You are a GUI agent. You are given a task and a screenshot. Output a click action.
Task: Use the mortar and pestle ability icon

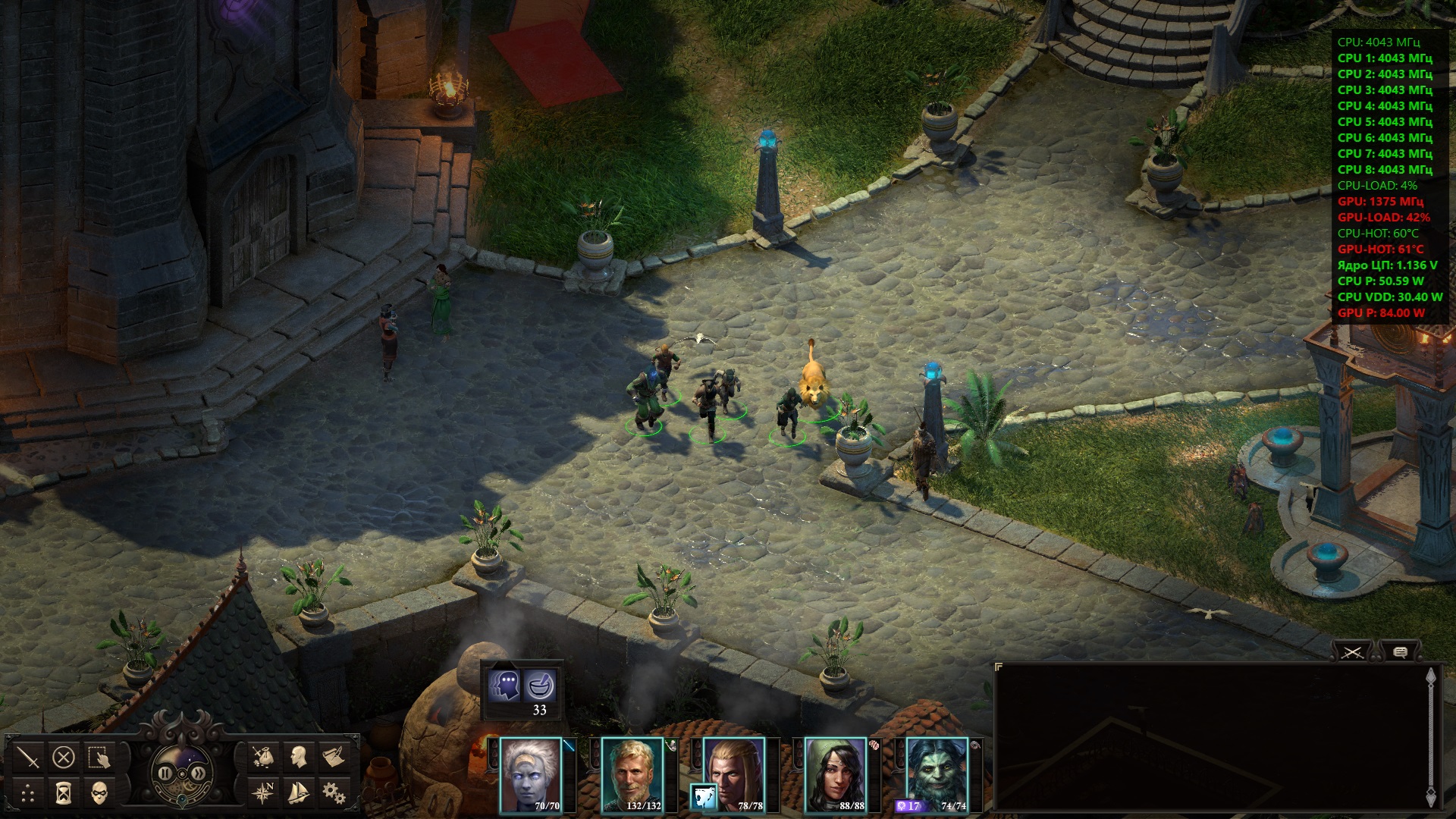(540, 686)
